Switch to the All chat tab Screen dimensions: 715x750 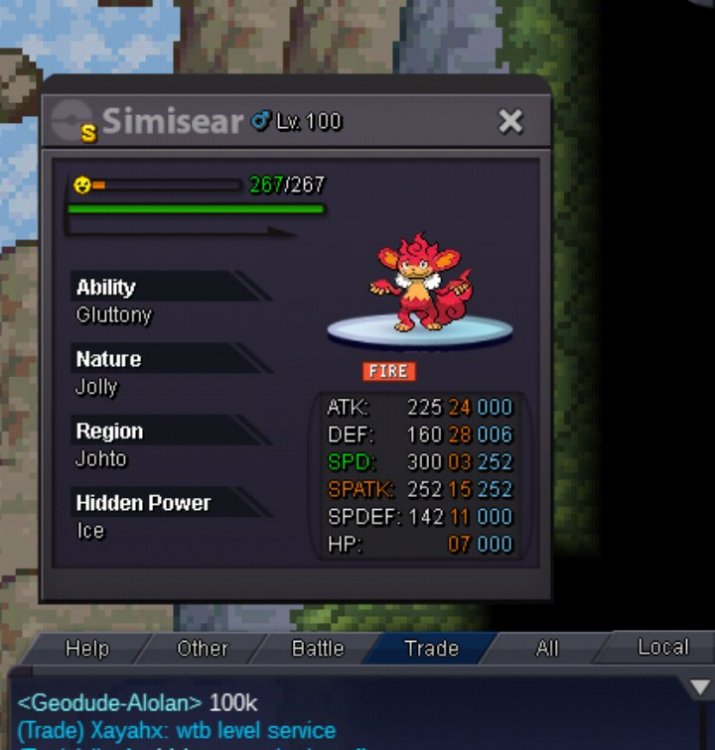547,648
